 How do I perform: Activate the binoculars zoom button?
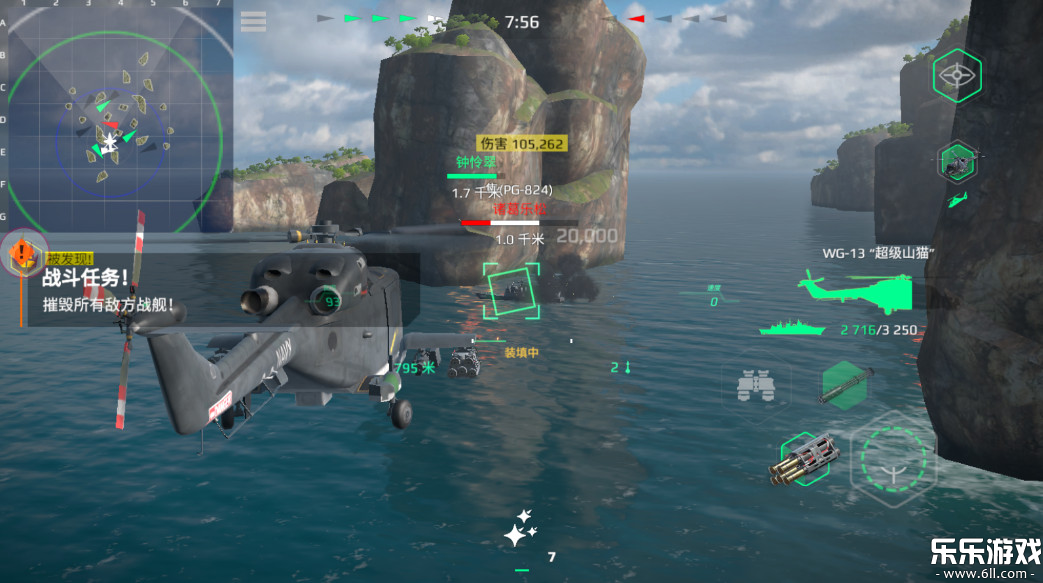[x=756, y=385]
